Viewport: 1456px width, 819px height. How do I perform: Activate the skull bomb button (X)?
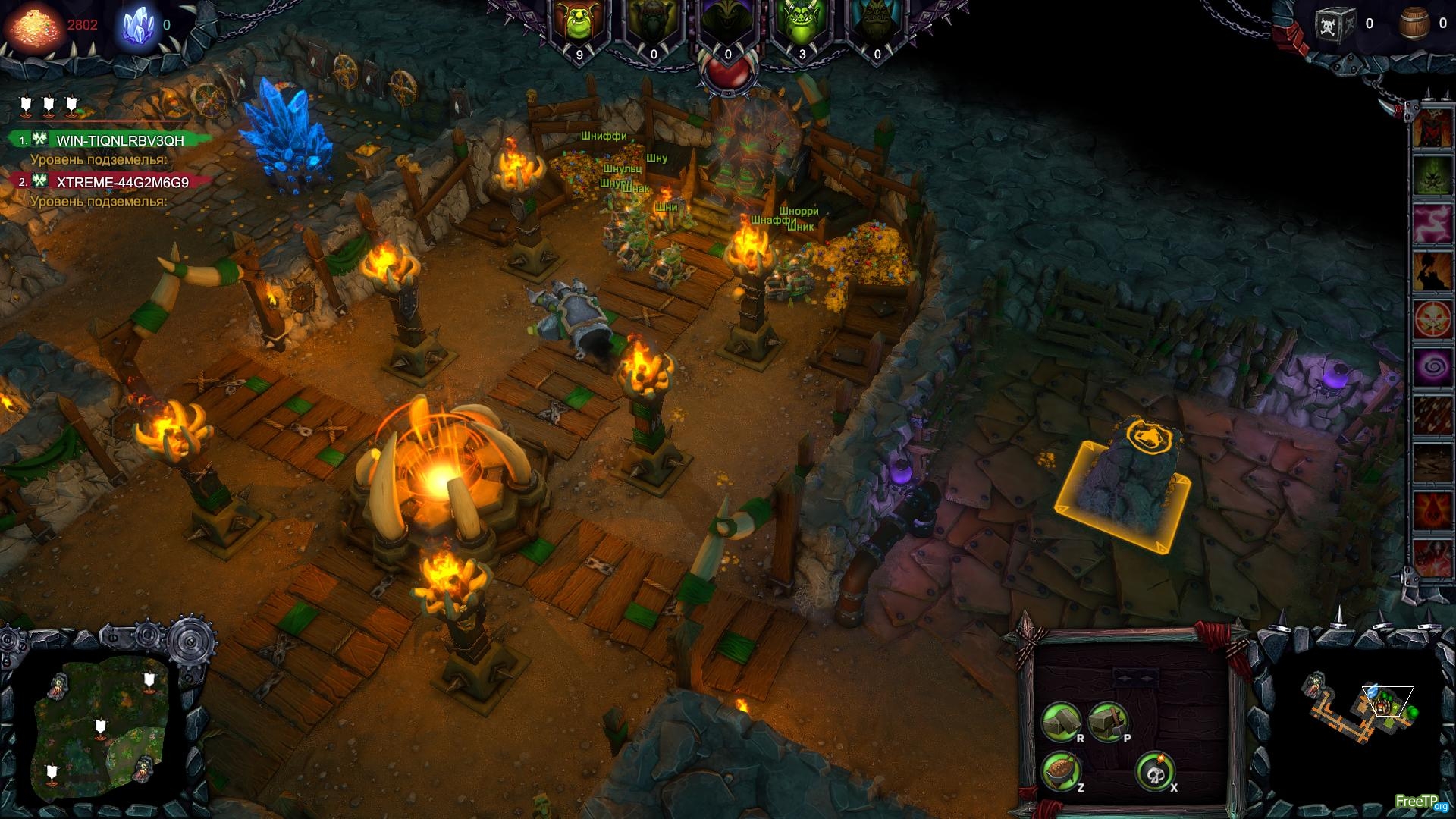pos(1154,772)
